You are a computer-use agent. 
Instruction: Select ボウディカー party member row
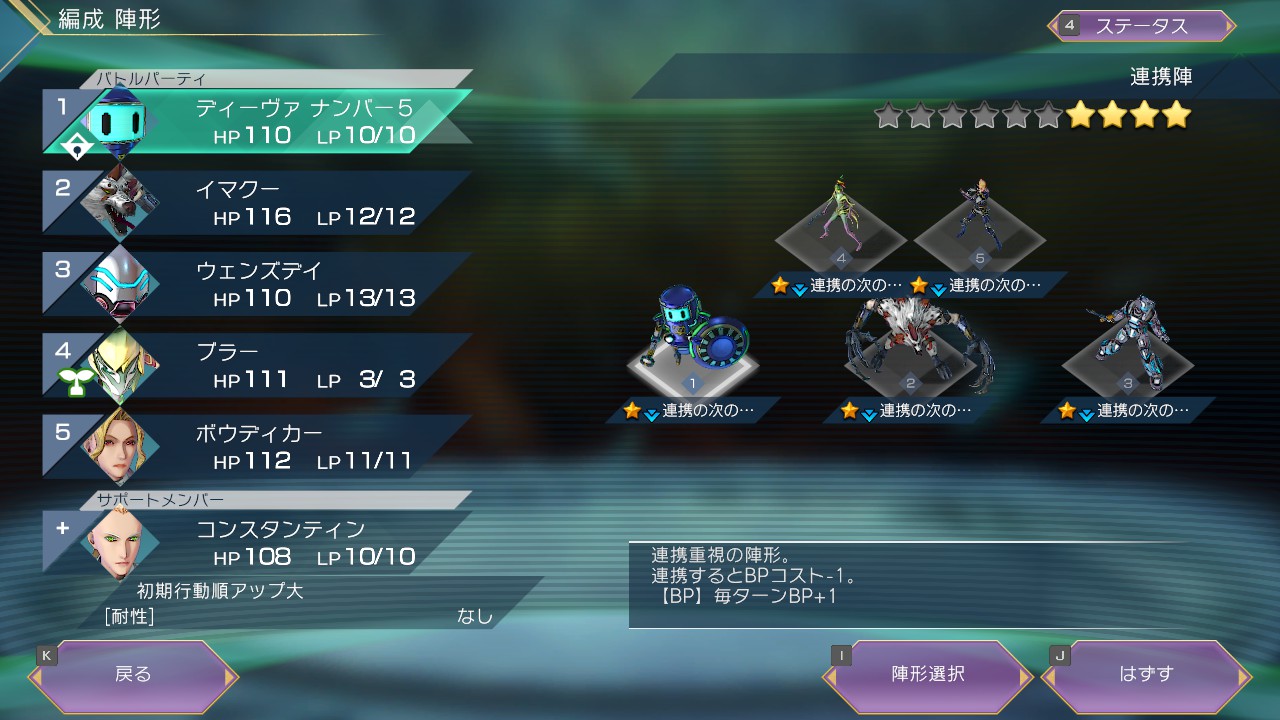coord(260,448)
